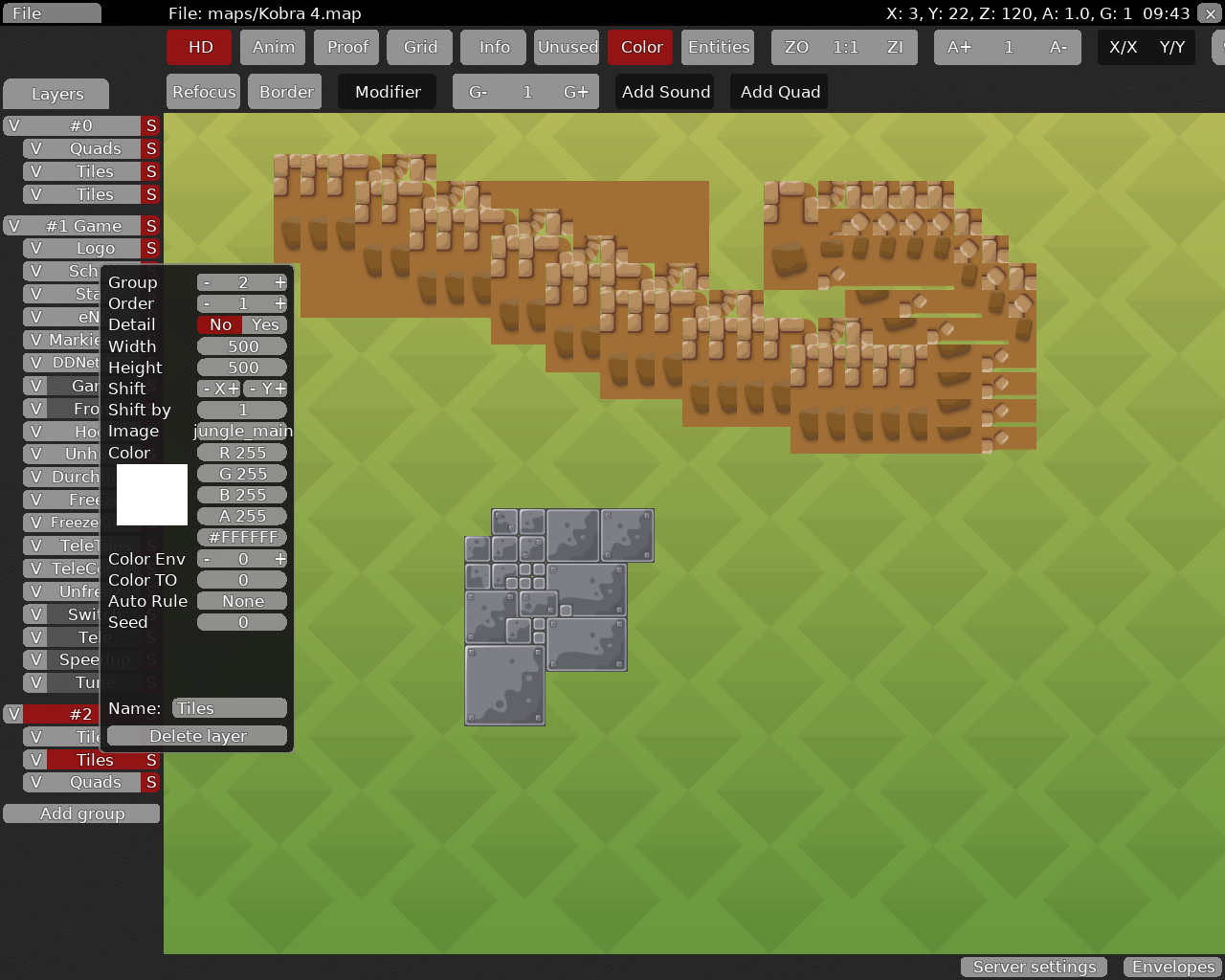Toggle HD mode in the toolbar

(198, 46)
